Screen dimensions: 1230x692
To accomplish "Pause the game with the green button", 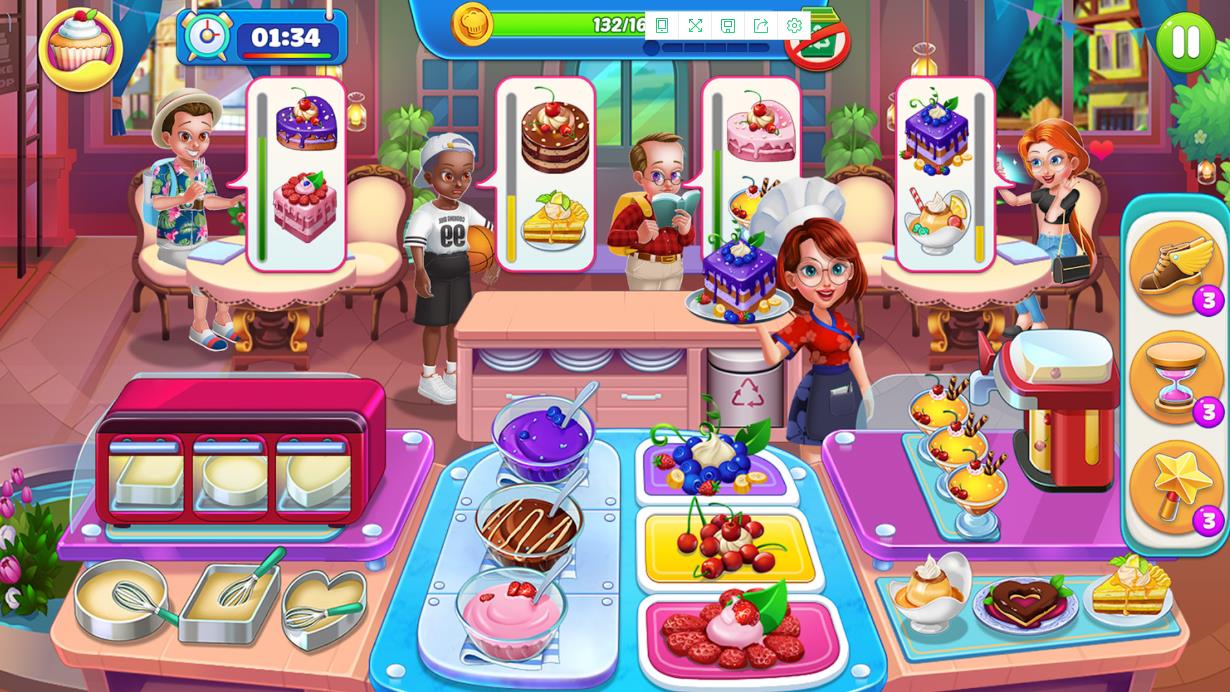I will pyautogui.click(x=1185, y=42).
